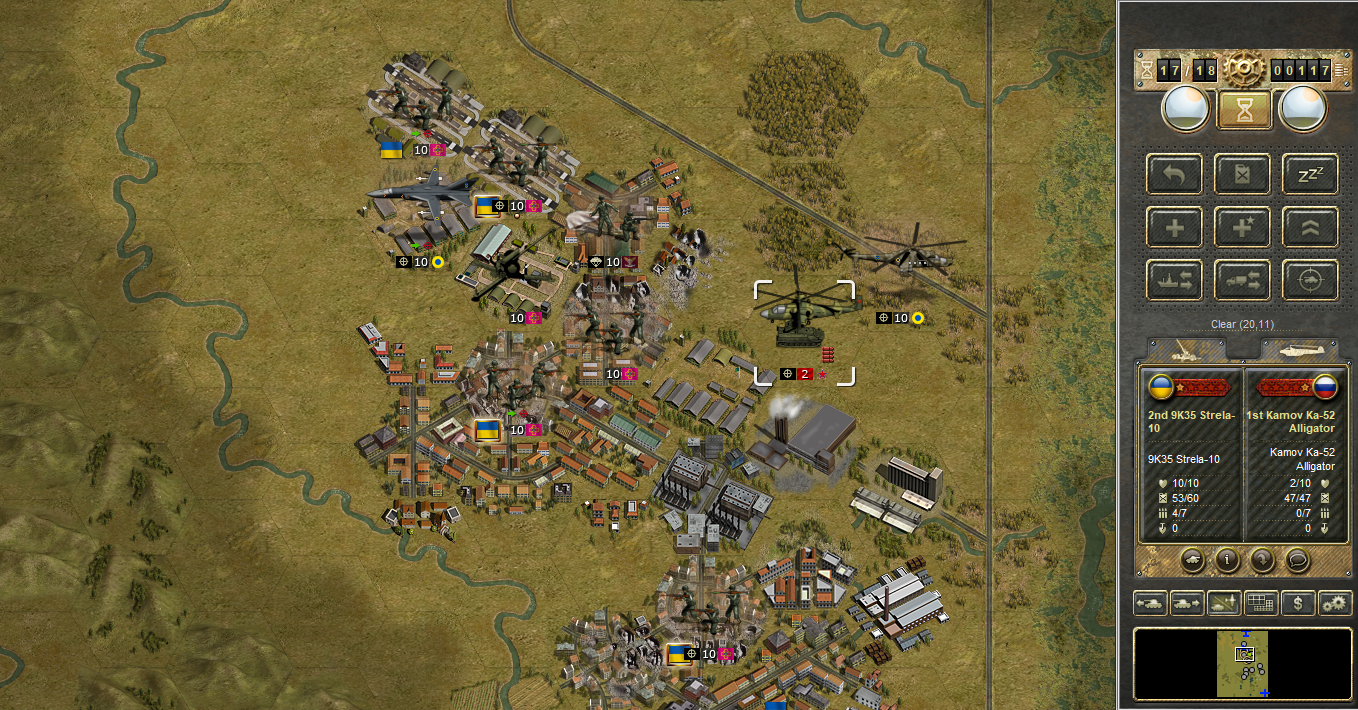
Task: Select the previous unit (left-arrow tank)
Action: (1149, 603)
